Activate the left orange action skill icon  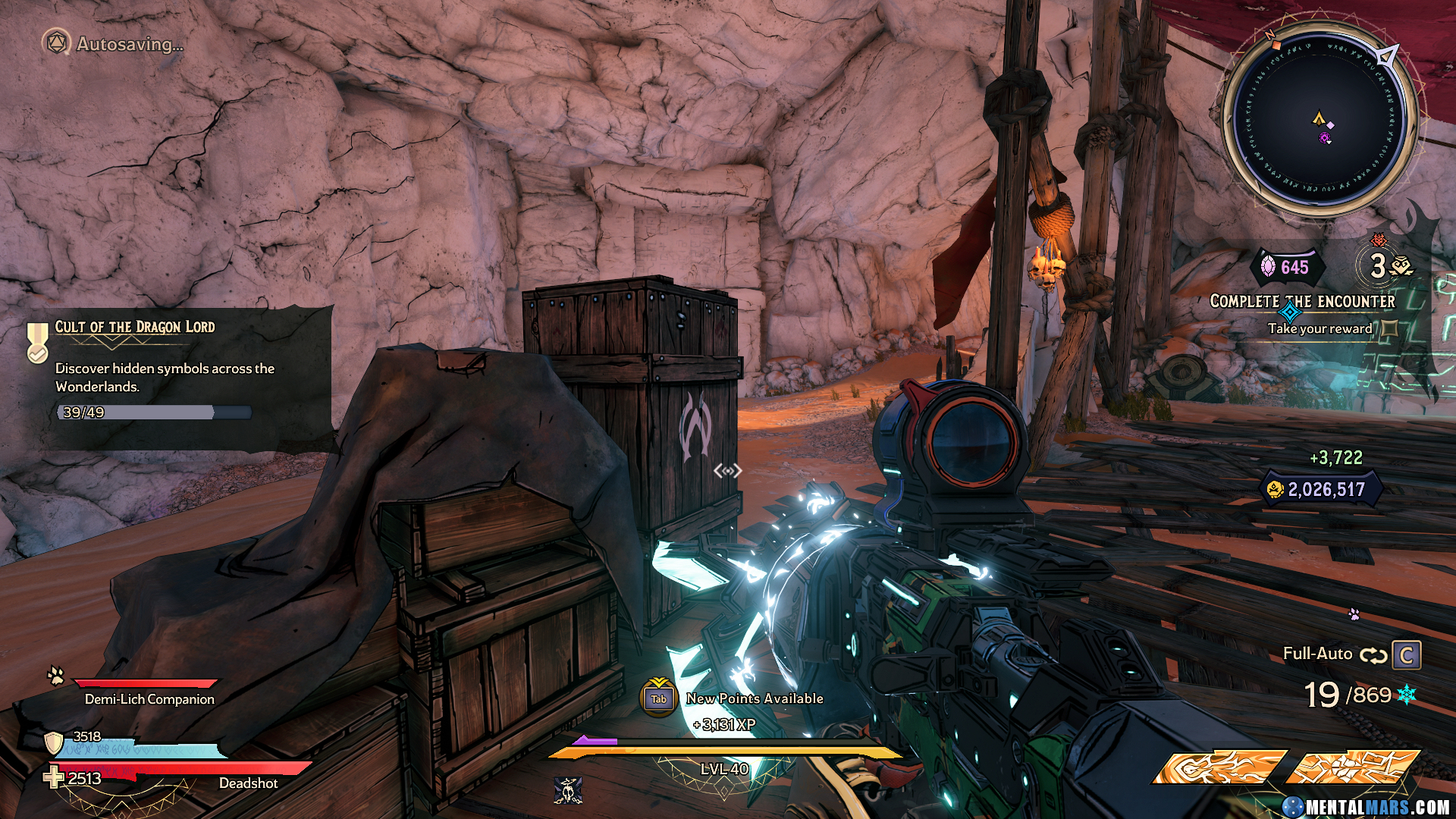pyautogui.click(x=1219, y=767)
